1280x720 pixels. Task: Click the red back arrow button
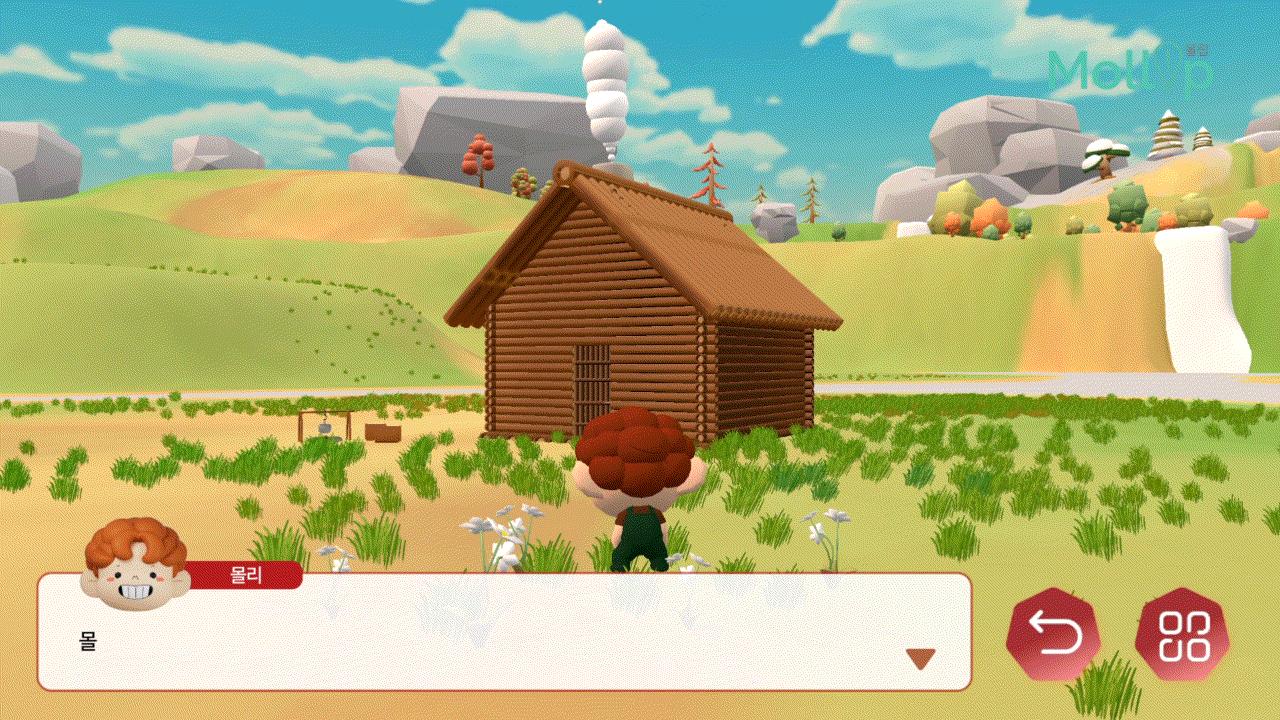[1053, 635]
